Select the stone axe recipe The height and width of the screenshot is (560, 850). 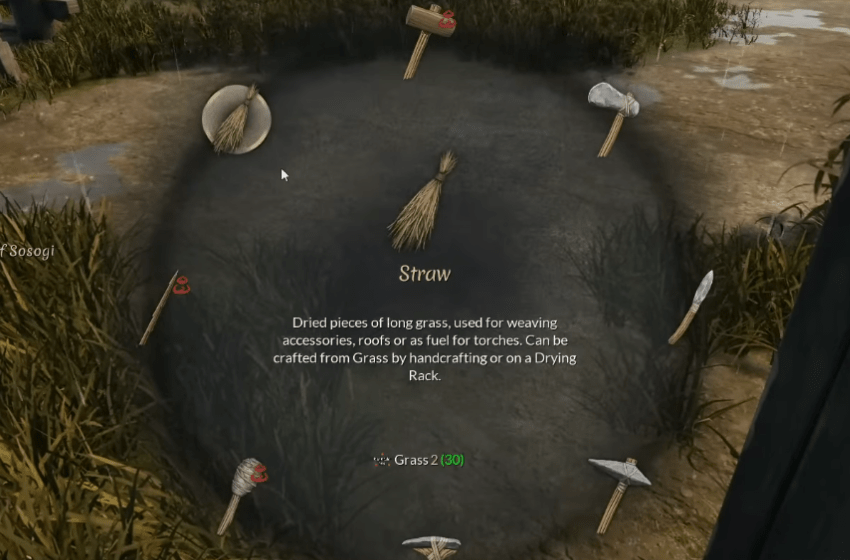pyautogui.click(x=612, y=113)
